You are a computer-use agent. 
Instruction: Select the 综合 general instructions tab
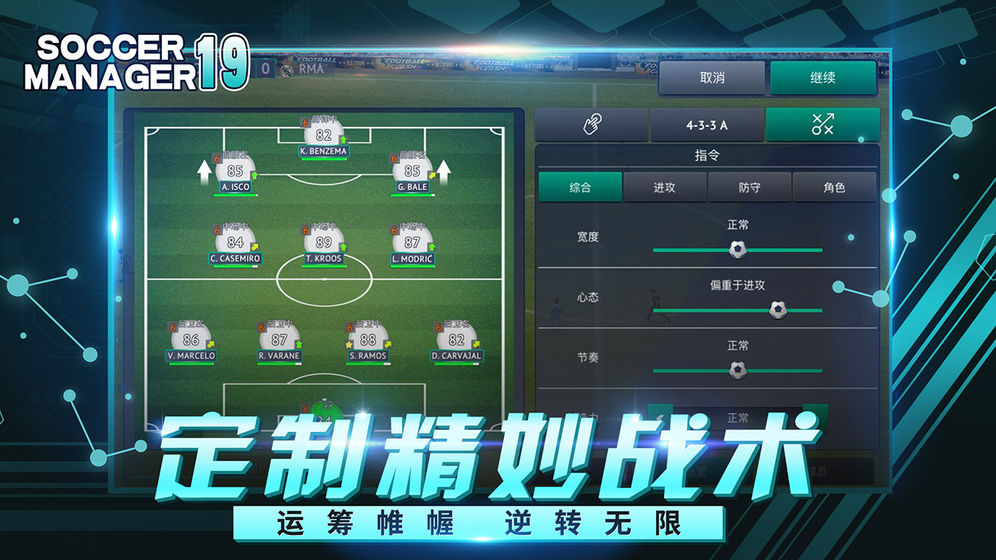580,187
